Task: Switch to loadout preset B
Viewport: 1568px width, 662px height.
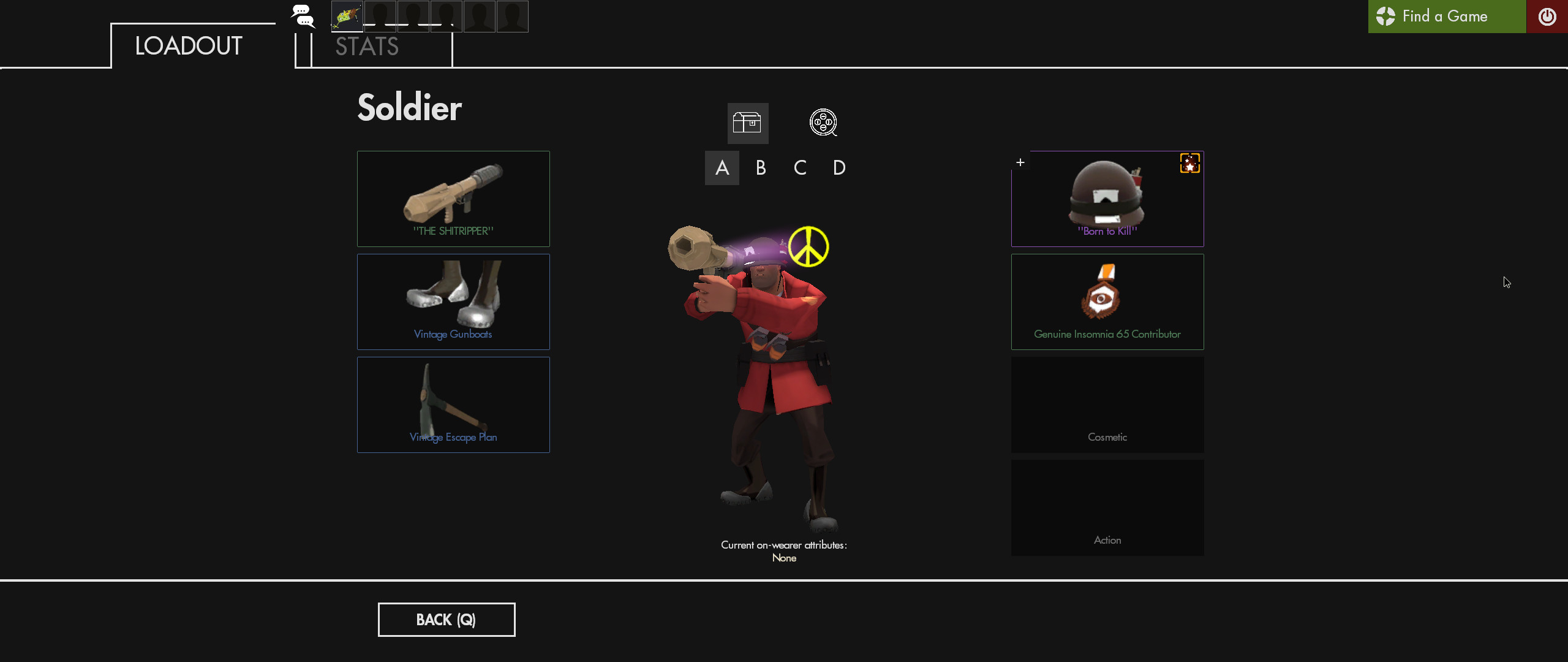Action: 761,167
